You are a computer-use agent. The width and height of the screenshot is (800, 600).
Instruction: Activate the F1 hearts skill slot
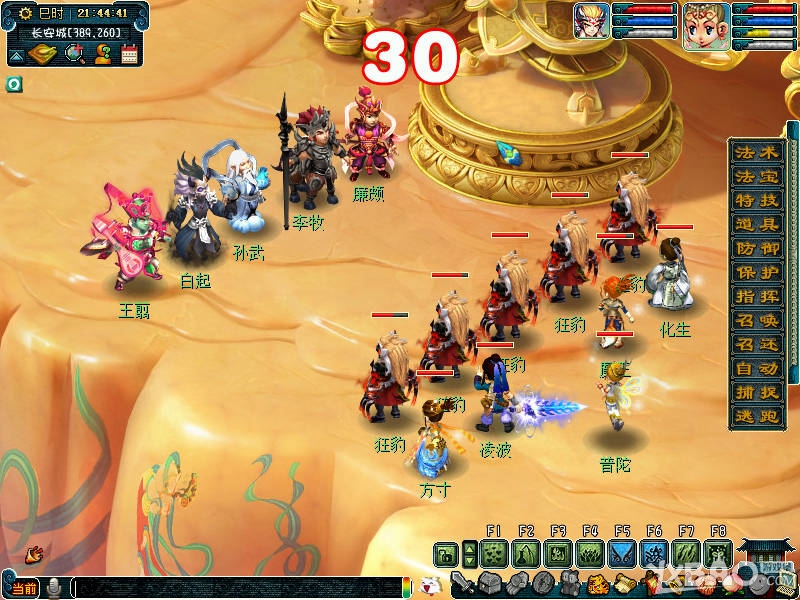coord(493,553)
